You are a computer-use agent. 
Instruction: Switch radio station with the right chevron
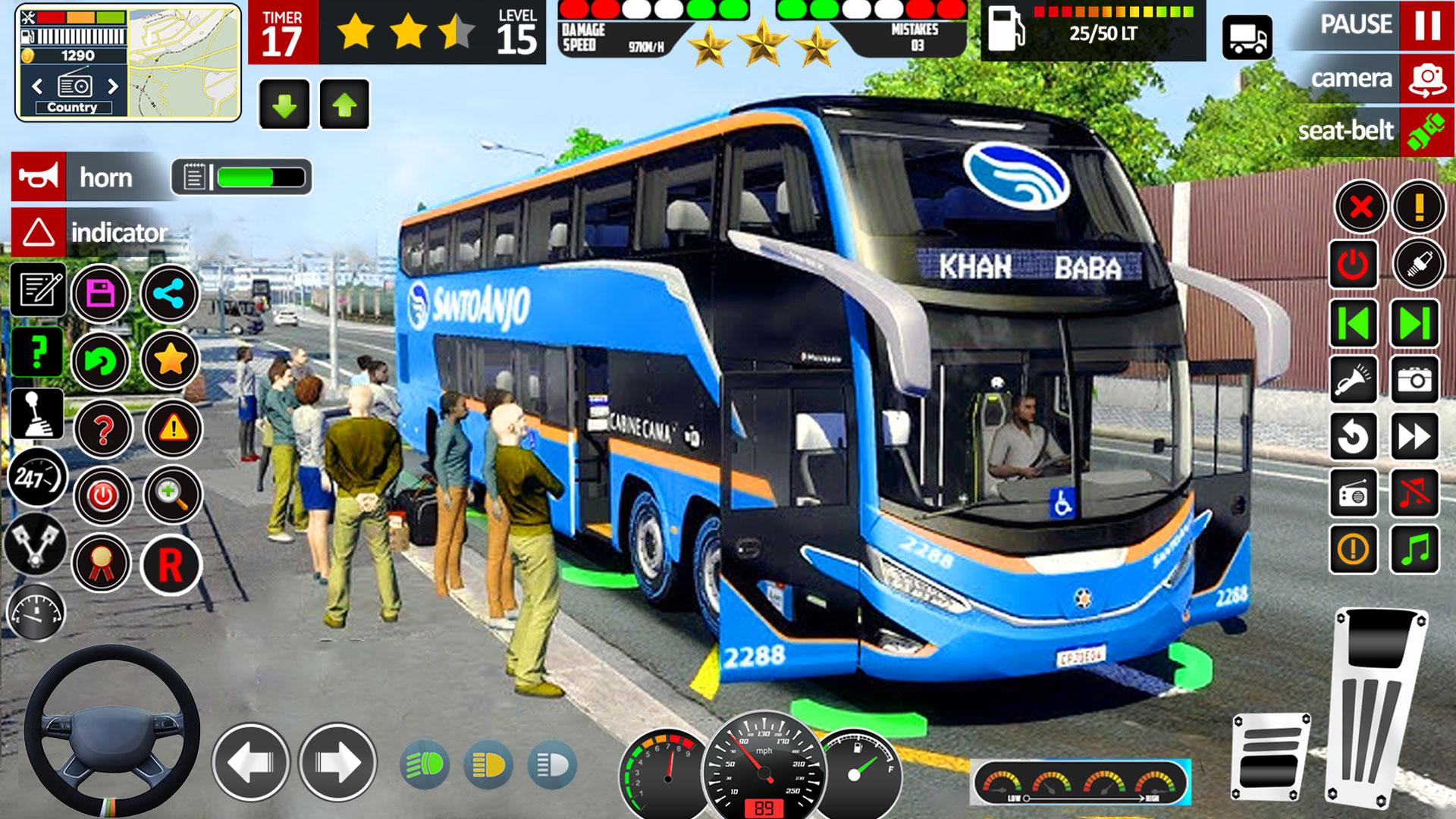114,86
